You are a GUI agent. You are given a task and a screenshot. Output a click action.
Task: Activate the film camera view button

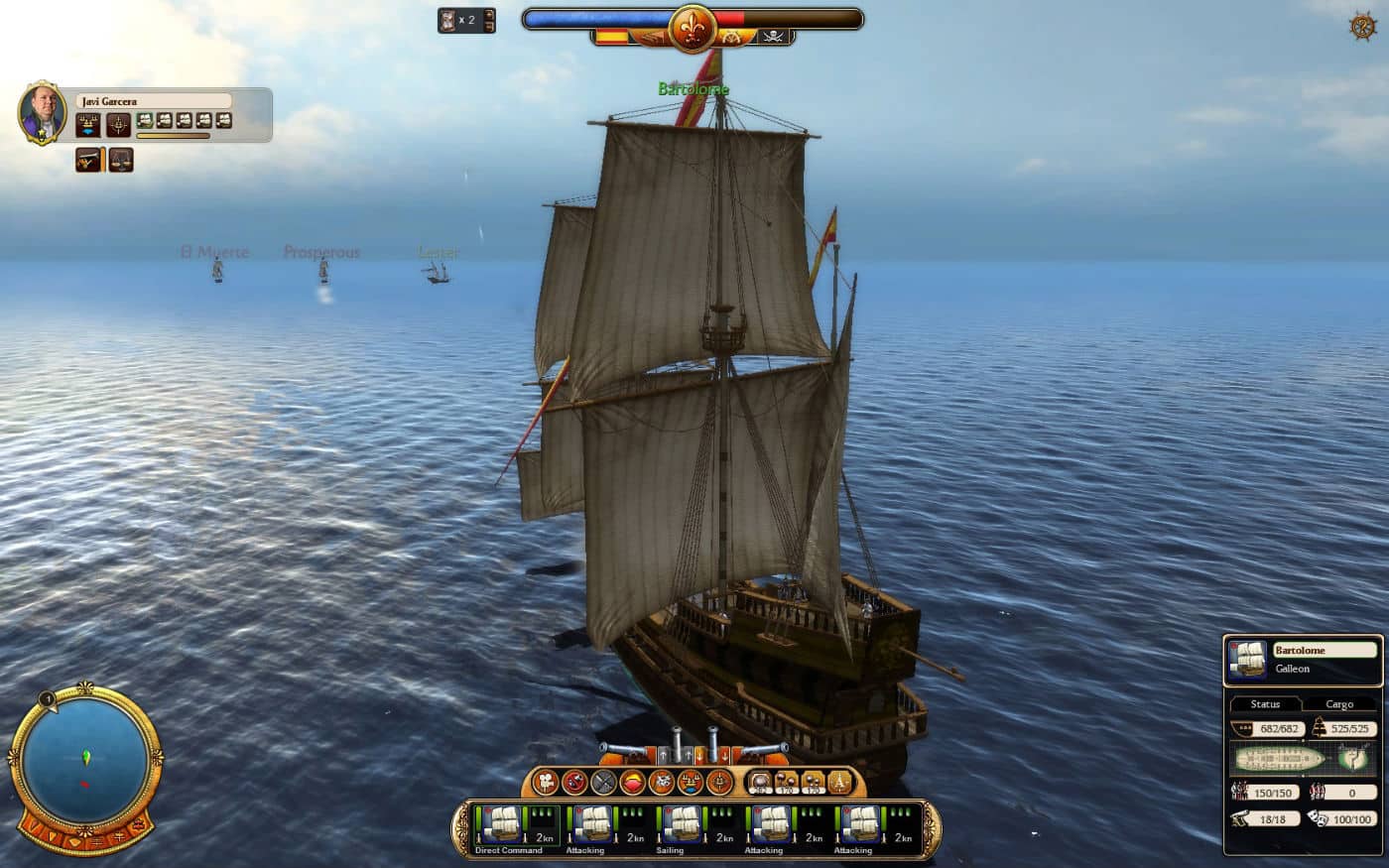tap(546, 783)
